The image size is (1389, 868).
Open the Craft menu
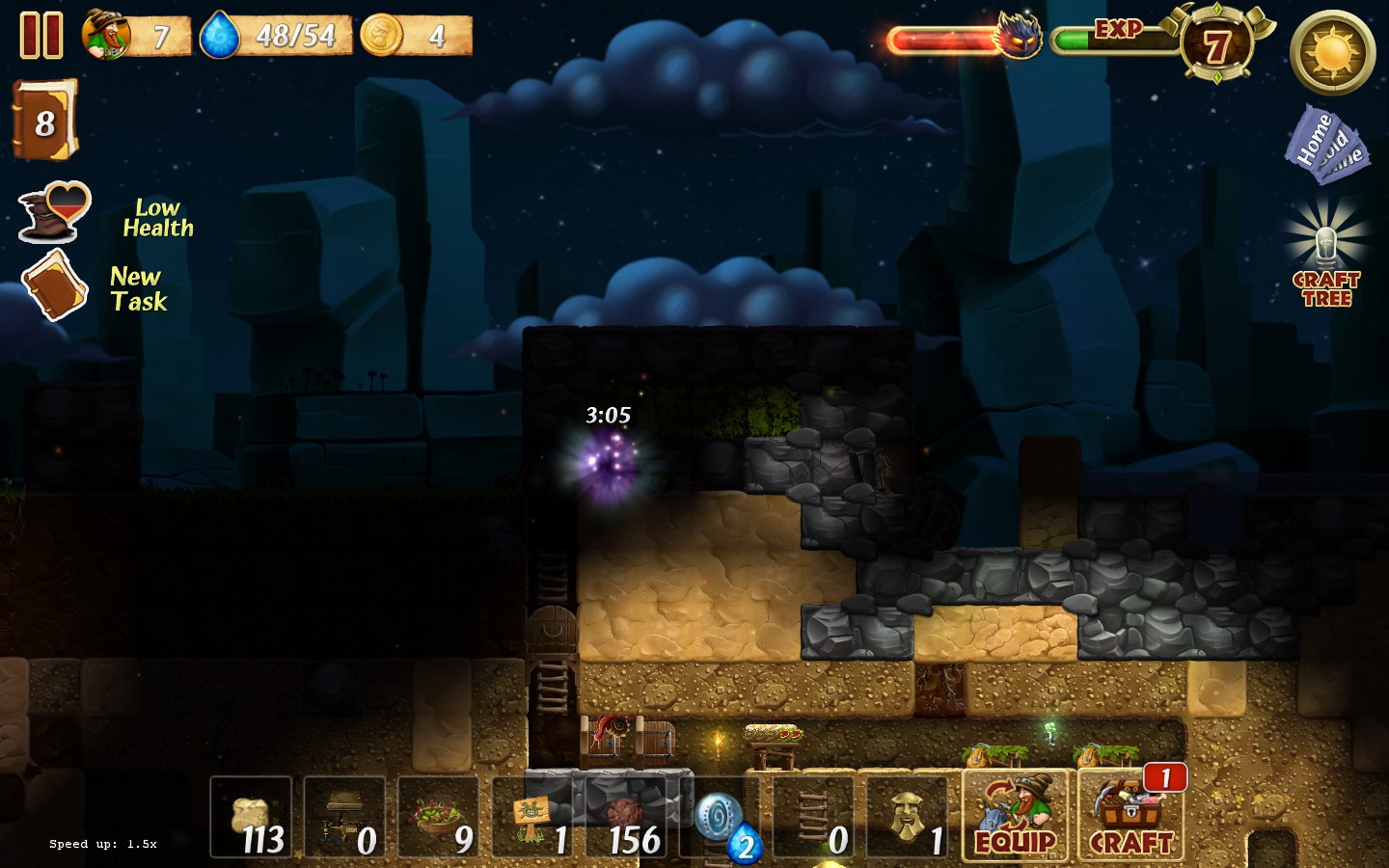[1130, 816]
